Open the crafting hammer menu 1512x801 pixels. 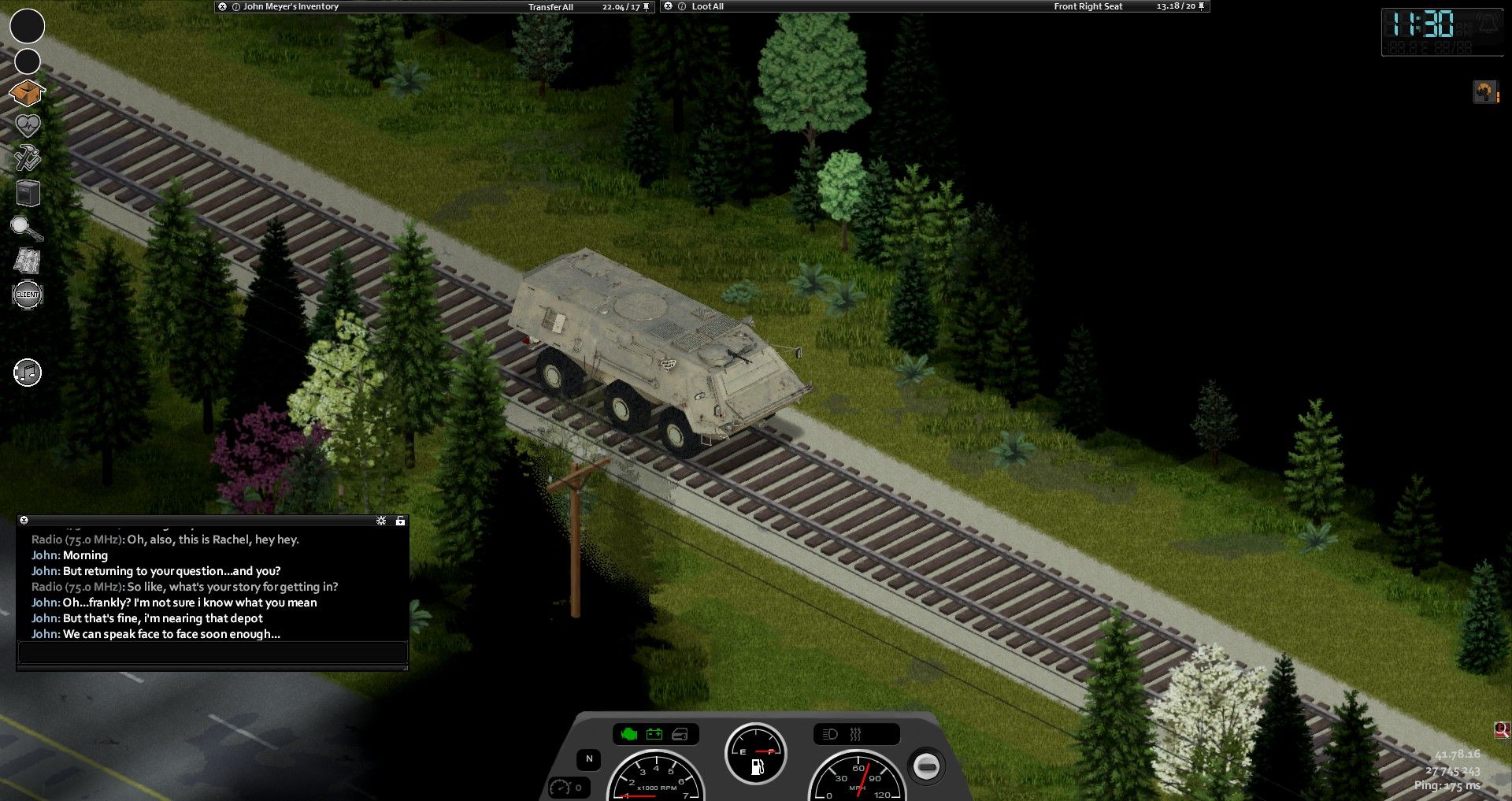[27, 158]
